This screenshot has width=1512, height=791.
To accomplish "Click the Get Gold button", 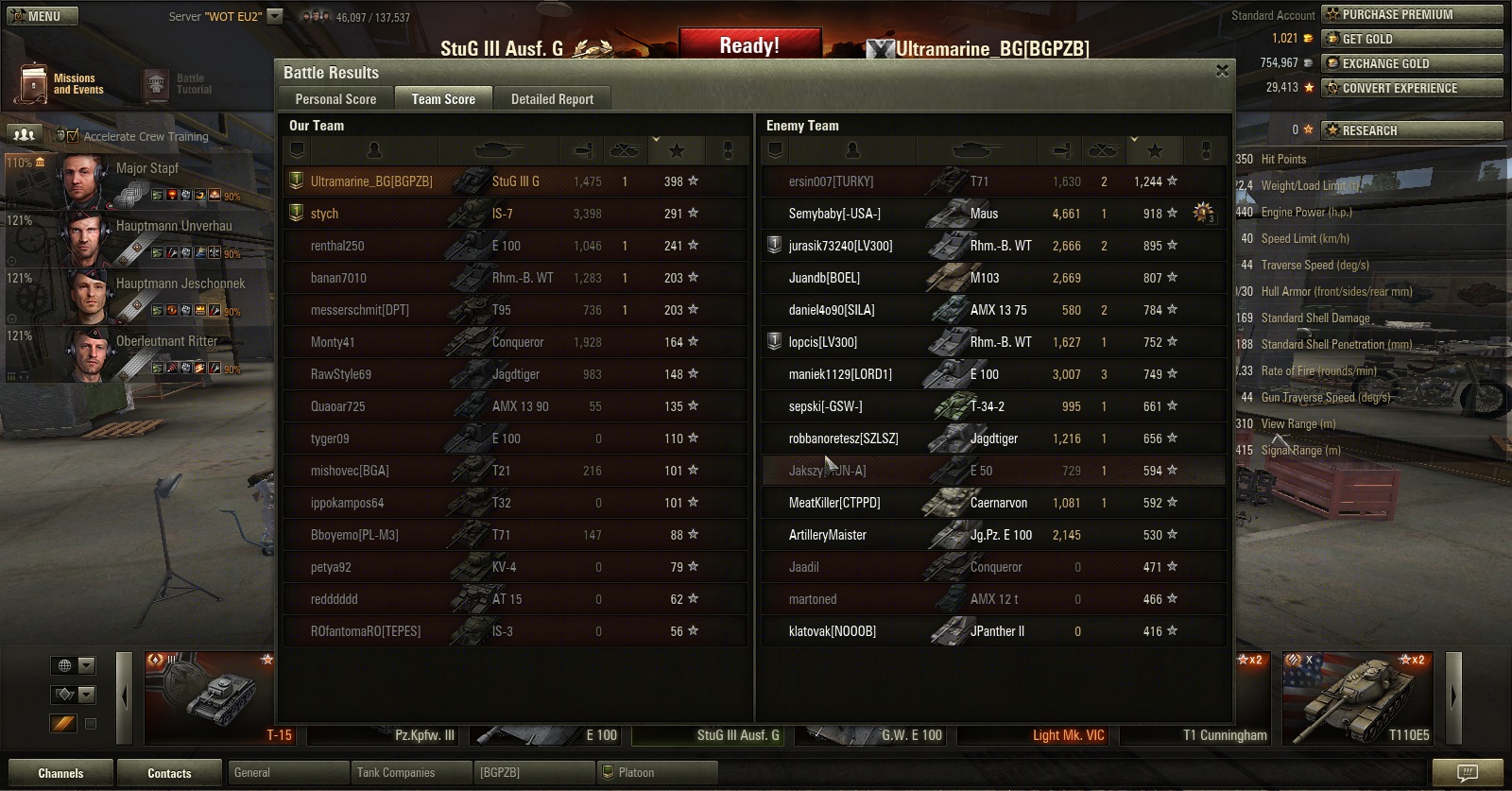I will click(x=1411, y=39).
